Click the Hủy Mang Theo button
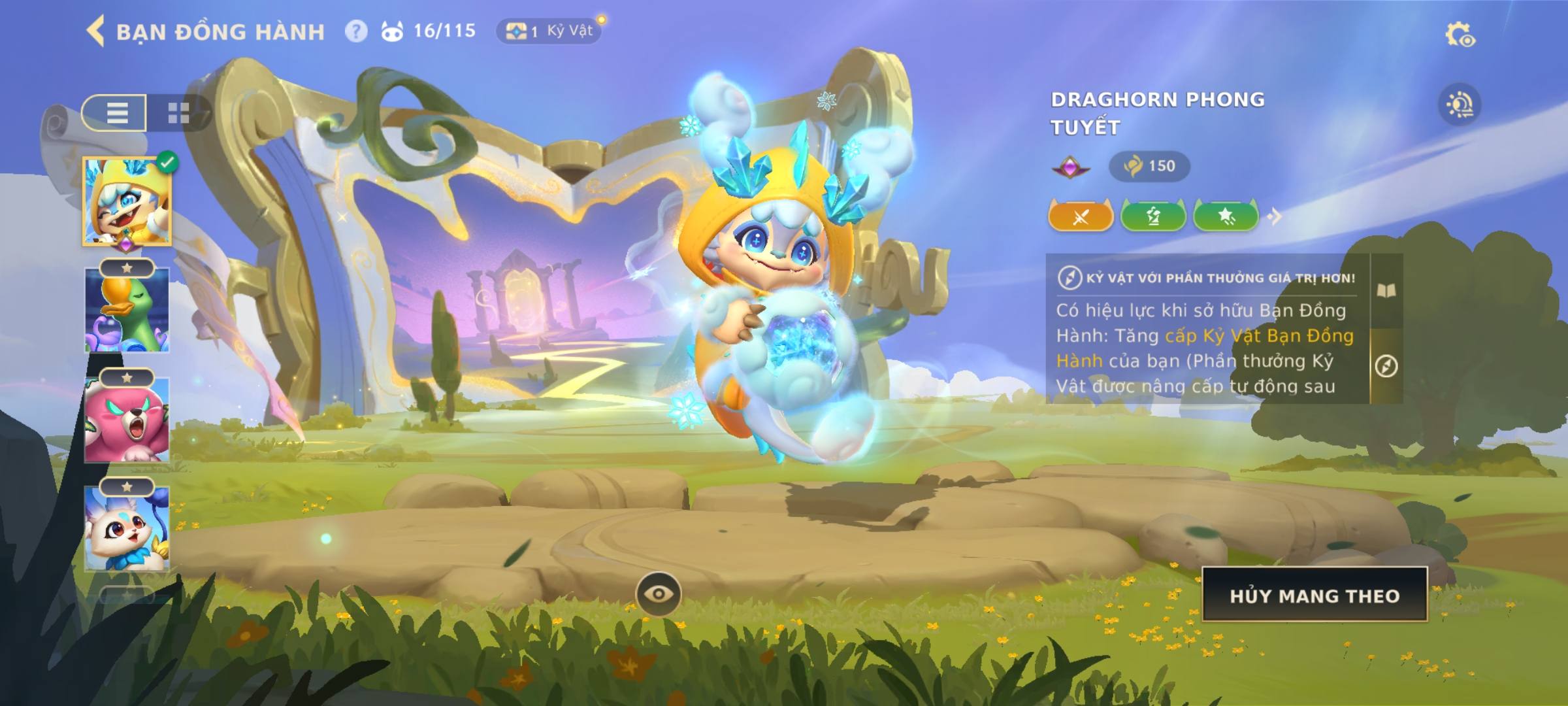The height and width of the screenshot is (706, 1568). tap(1315, 595)
